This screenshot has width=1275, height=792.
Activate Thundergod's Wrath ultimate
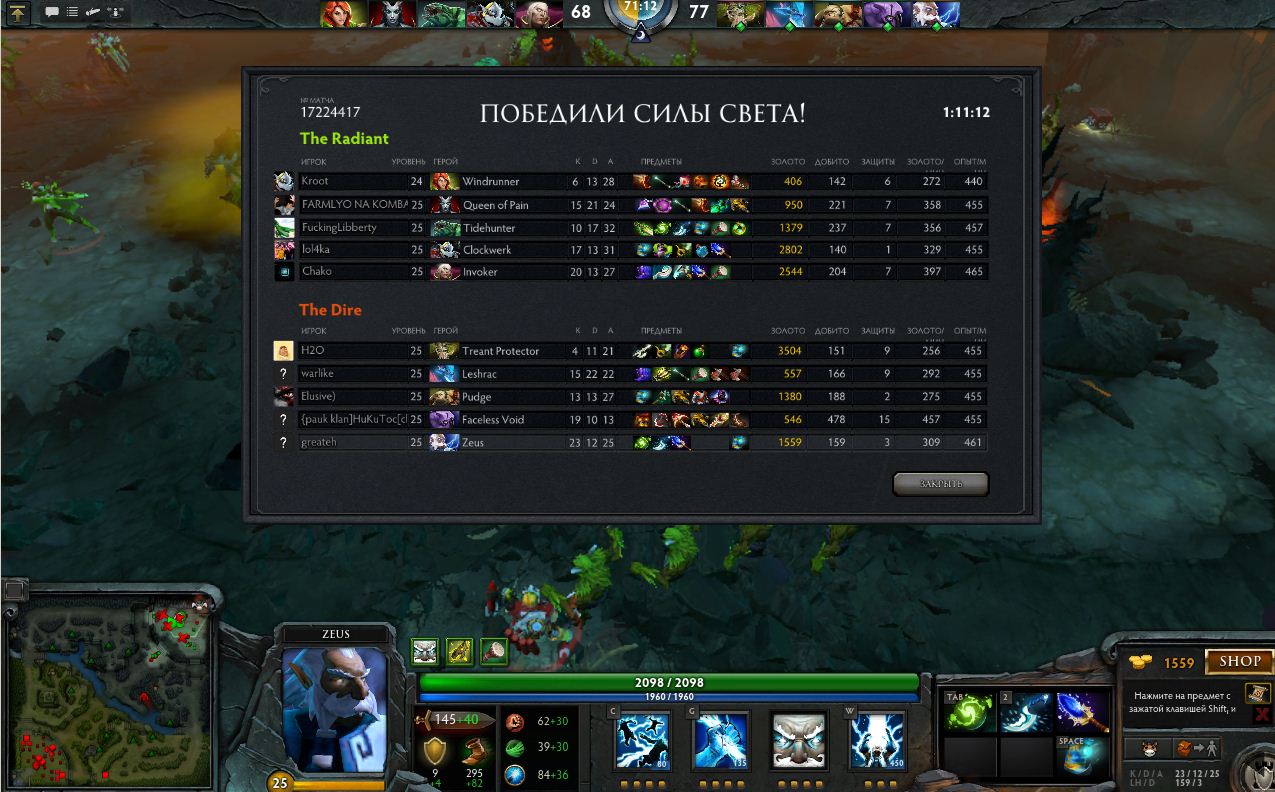[877, 740]
